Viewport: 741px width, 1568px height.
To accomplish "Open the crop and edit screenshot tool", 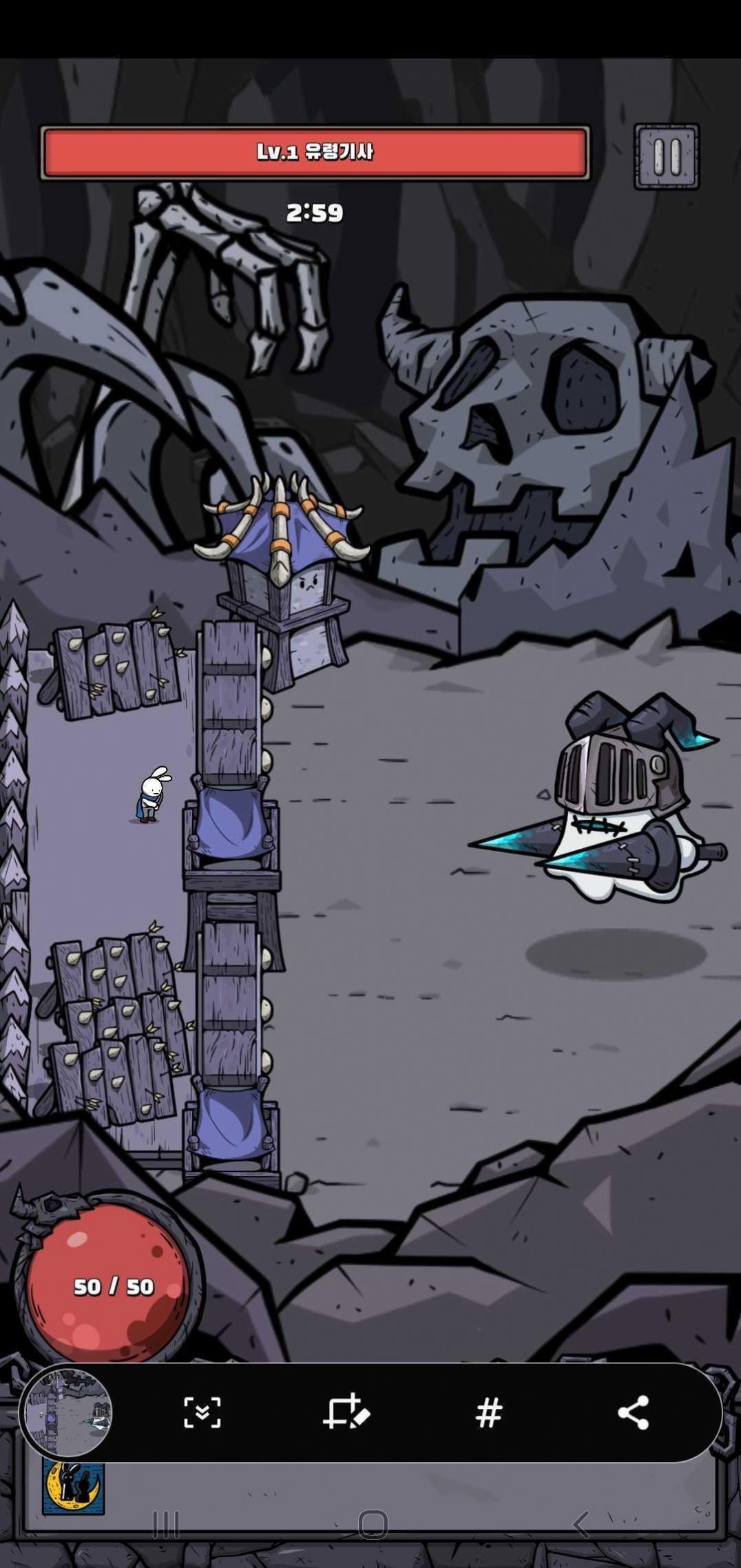I will point(346,1413).
